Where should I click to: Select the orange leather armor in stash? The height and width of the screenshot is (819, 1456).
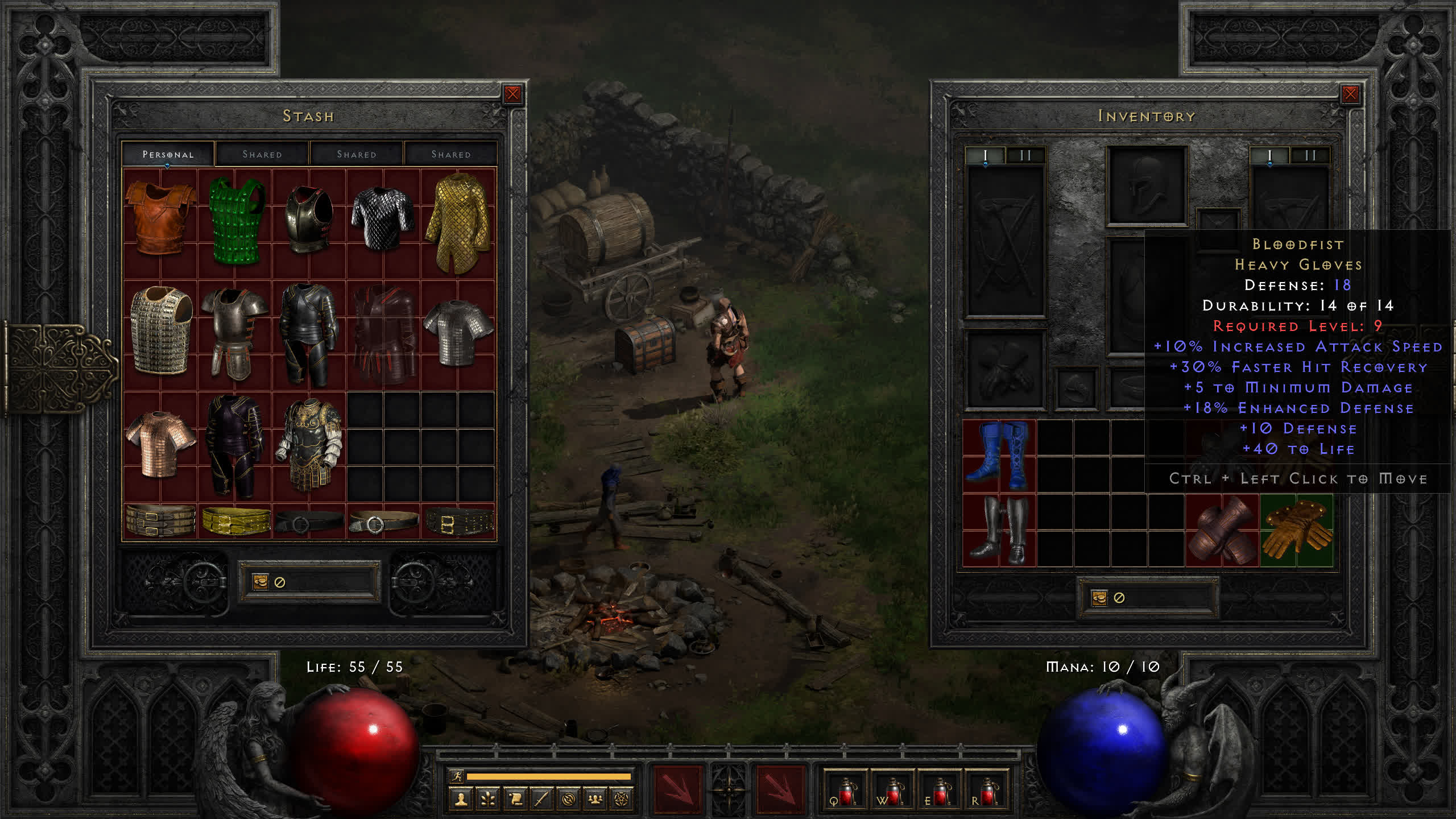click(x=160, y=219)
